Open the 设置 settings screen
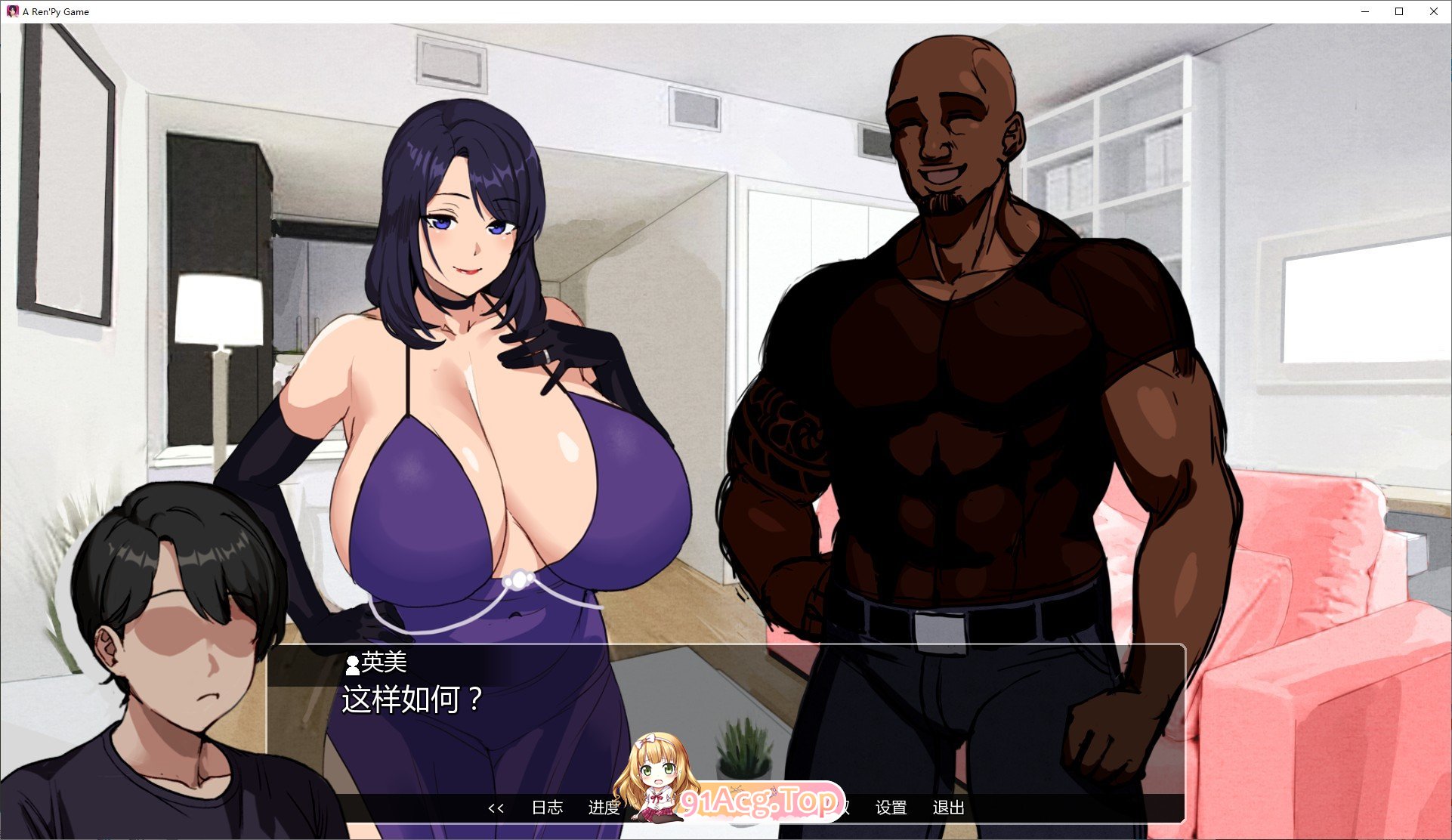The width and height of the screenshot is (1452, 840). click(x=891, y=808)
